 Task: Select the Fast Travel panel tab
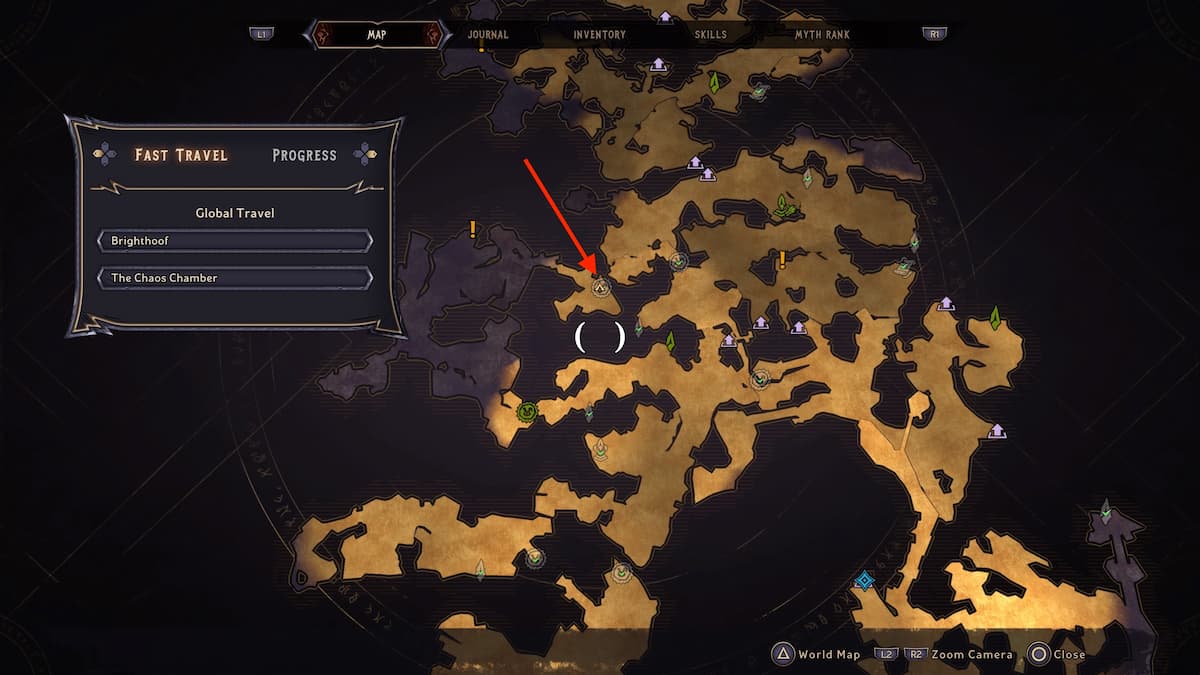click(181, 155)
